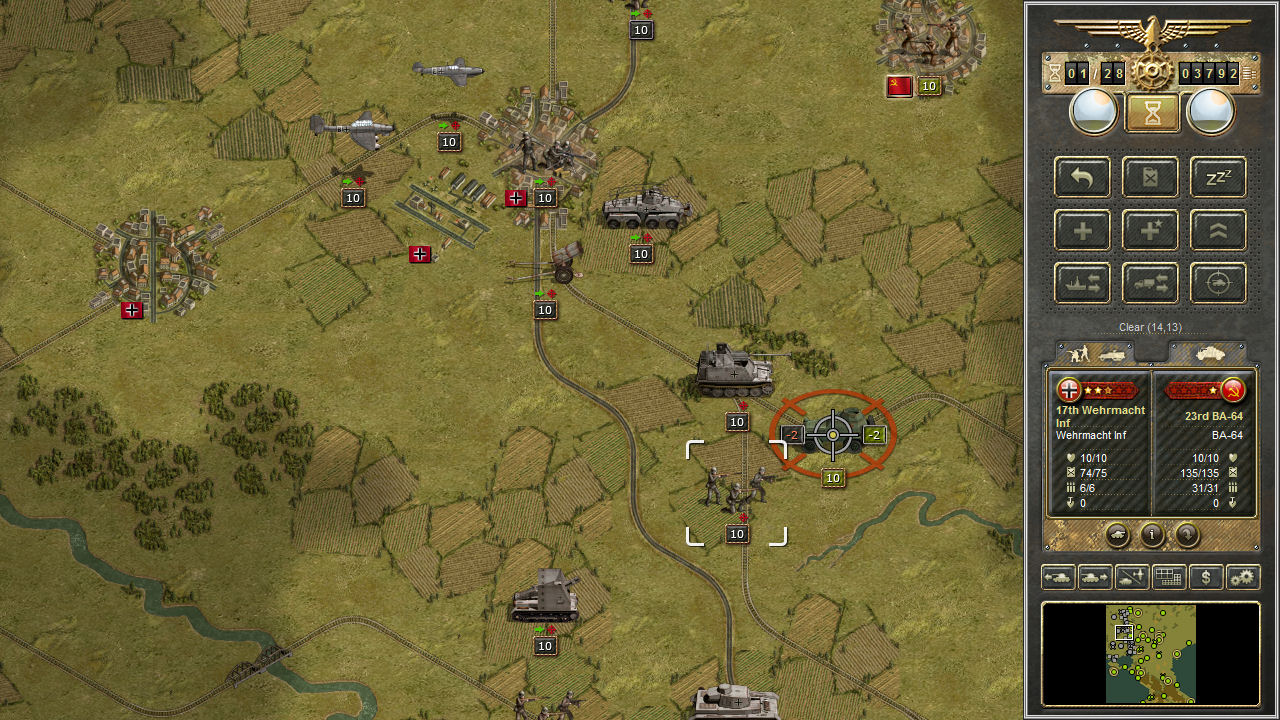
Task: Toggle air and ground unit display
Action: [1132, 577]
